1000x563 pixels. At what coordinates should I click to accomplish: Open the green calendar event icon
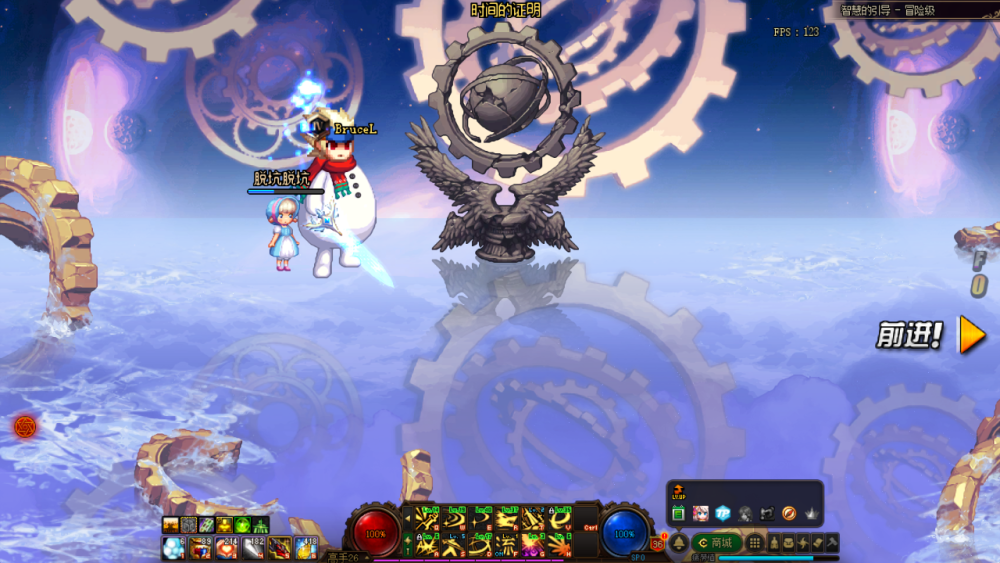[678, 514]
